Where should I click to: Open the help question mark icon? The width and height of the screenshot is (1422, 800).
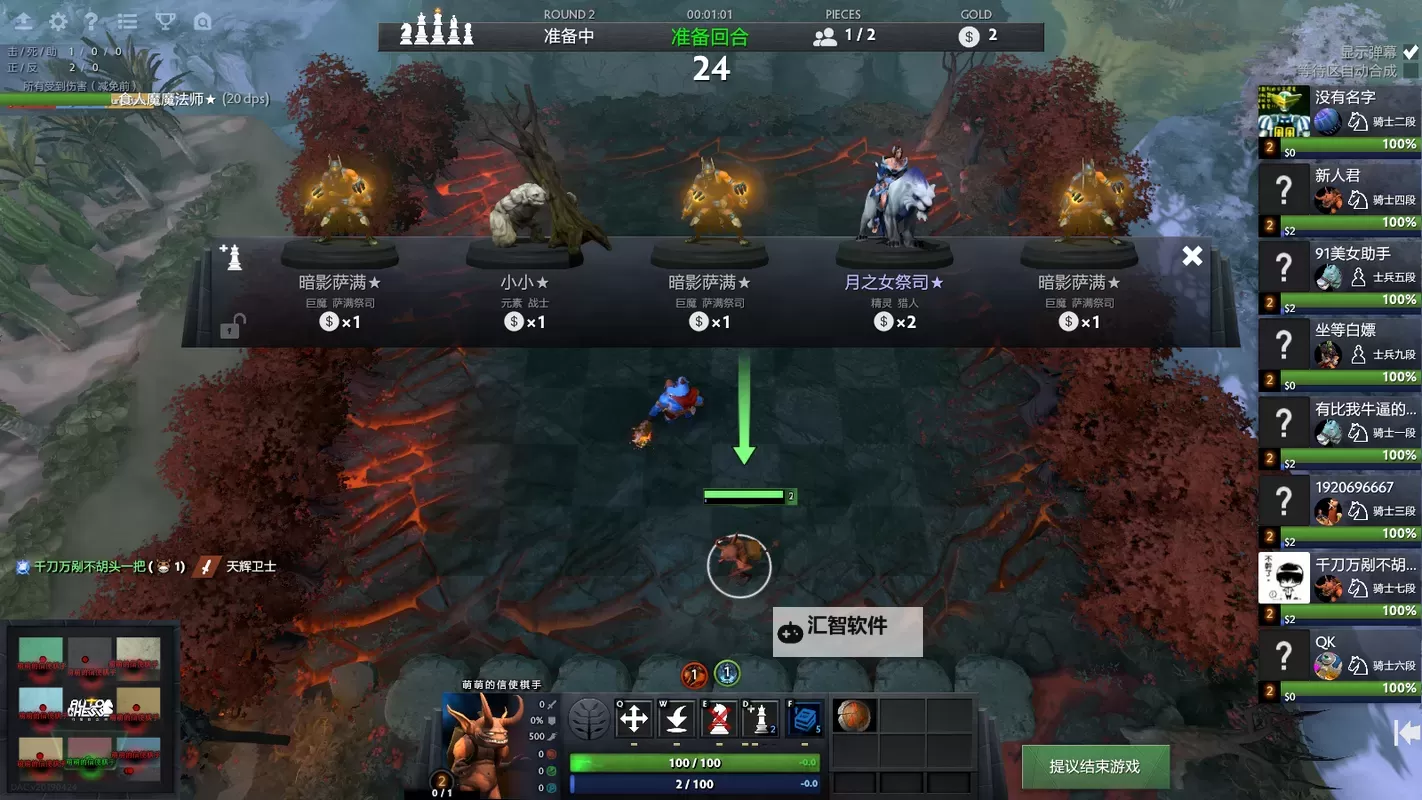click(92, 21)
